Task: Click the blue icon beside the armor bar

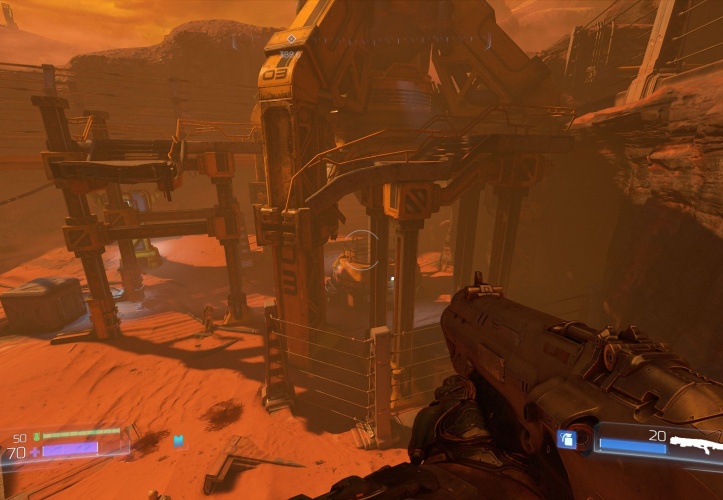Action: pos(179,440)
